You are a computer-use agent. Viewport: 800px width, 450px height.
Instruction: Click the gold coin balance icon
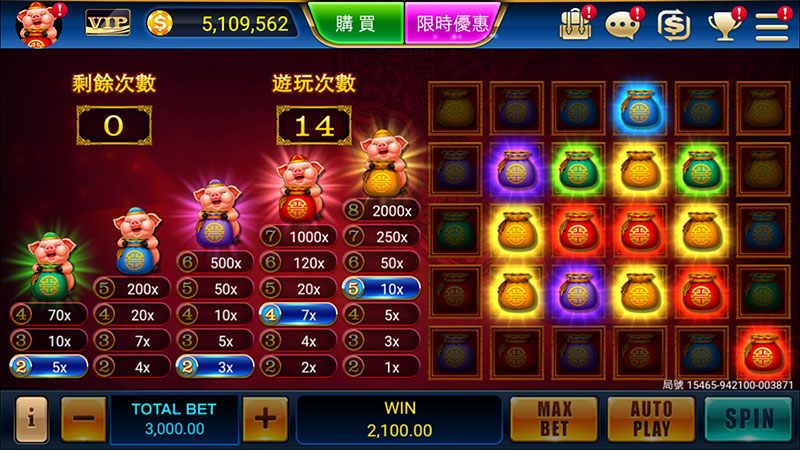pos(160,24)
